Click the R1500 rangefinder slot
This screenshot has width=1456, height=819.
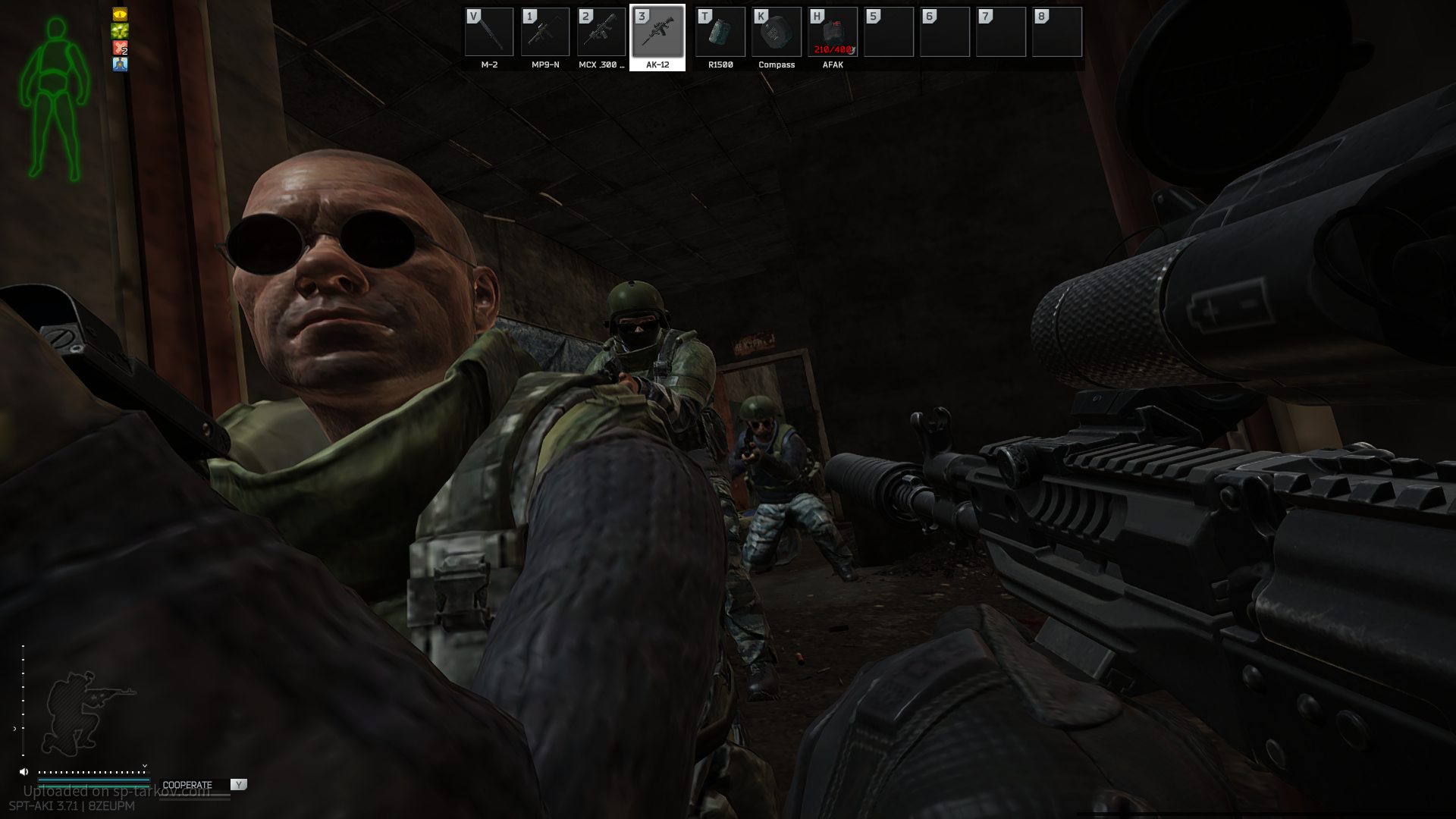click(720, 33)
